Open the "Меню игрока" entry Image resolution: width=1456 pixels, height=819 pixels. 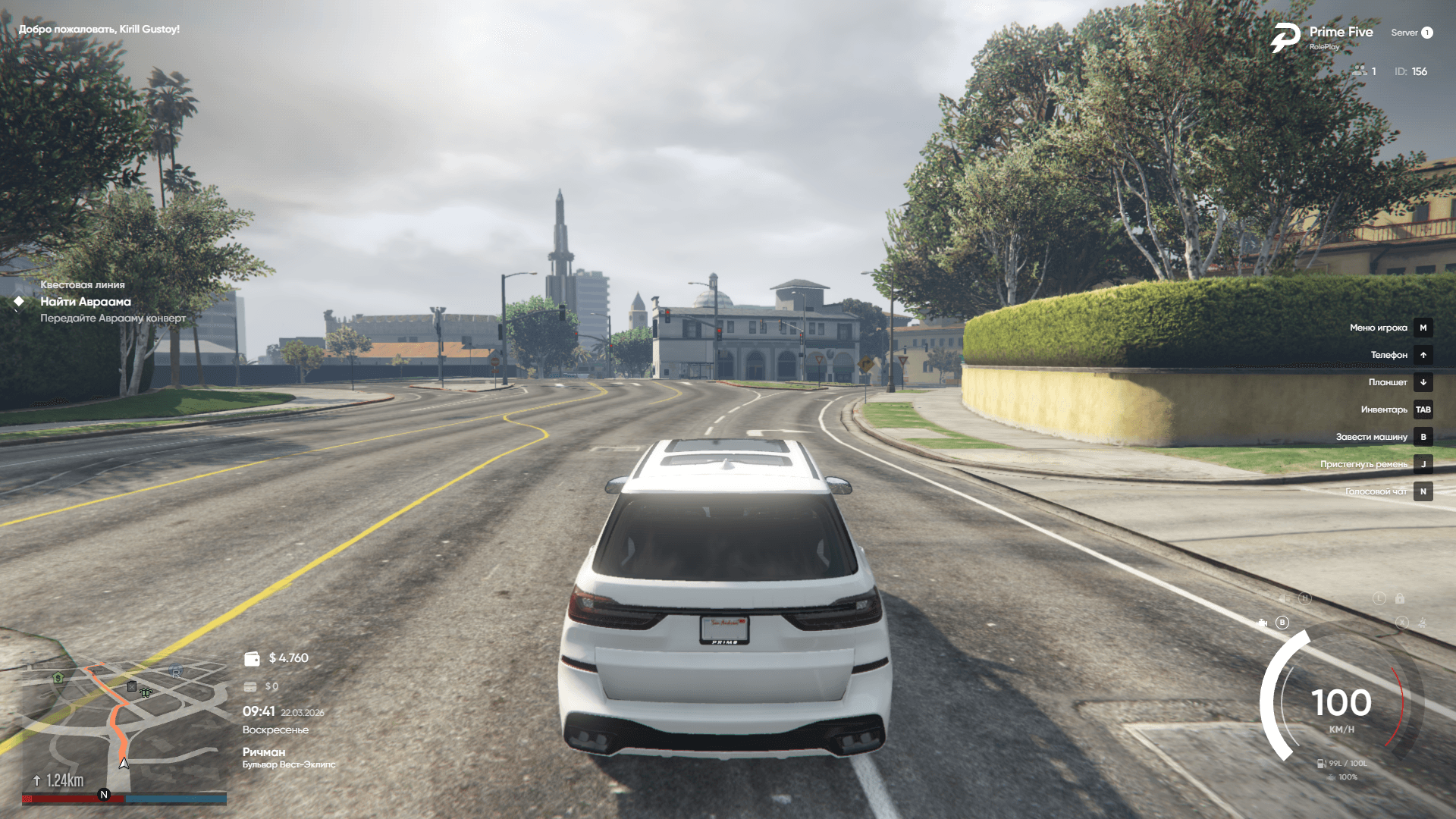pos(1379,328)
